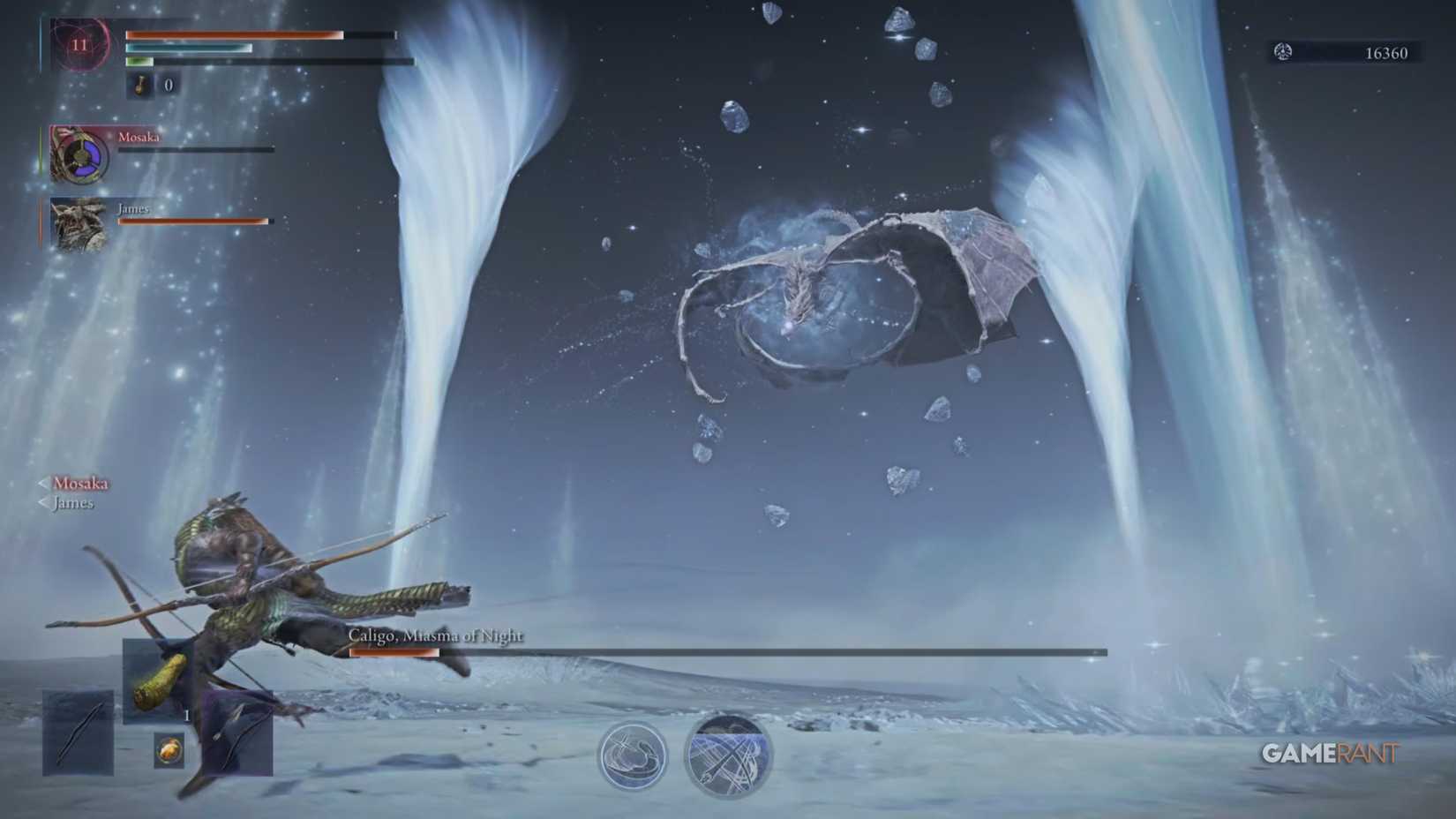
Task: Expand the Mosaka nameplate chevron
Action: click(x=41, y=484)
